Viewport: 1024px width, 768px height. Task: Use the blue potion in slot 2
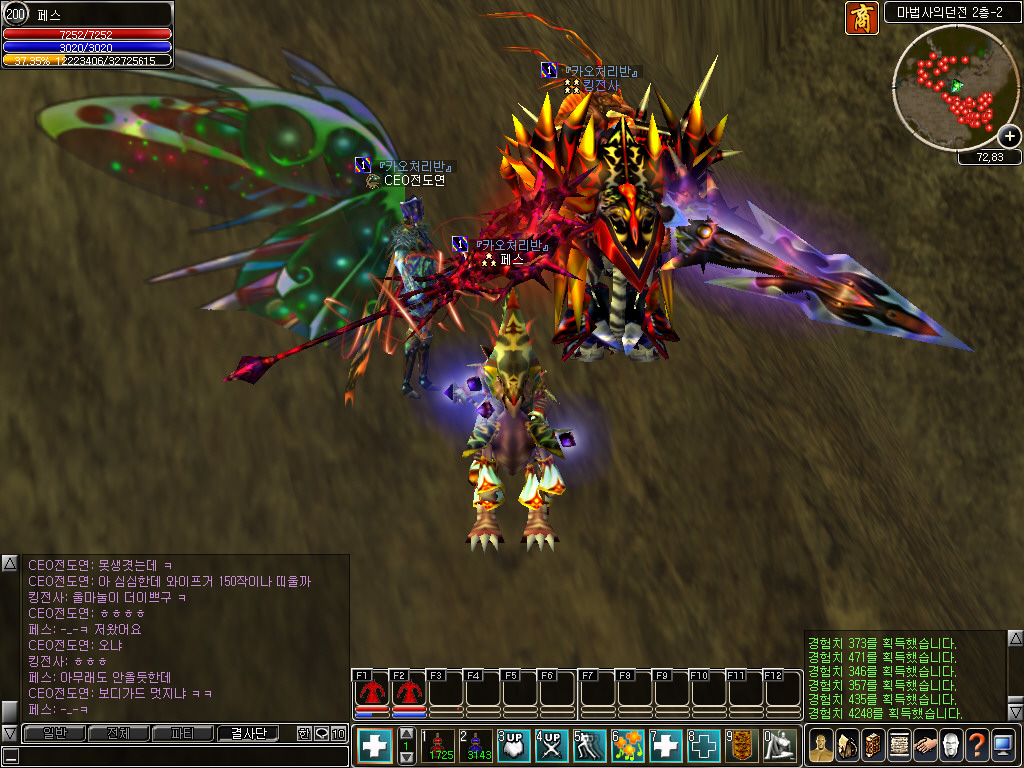point(475,746)
